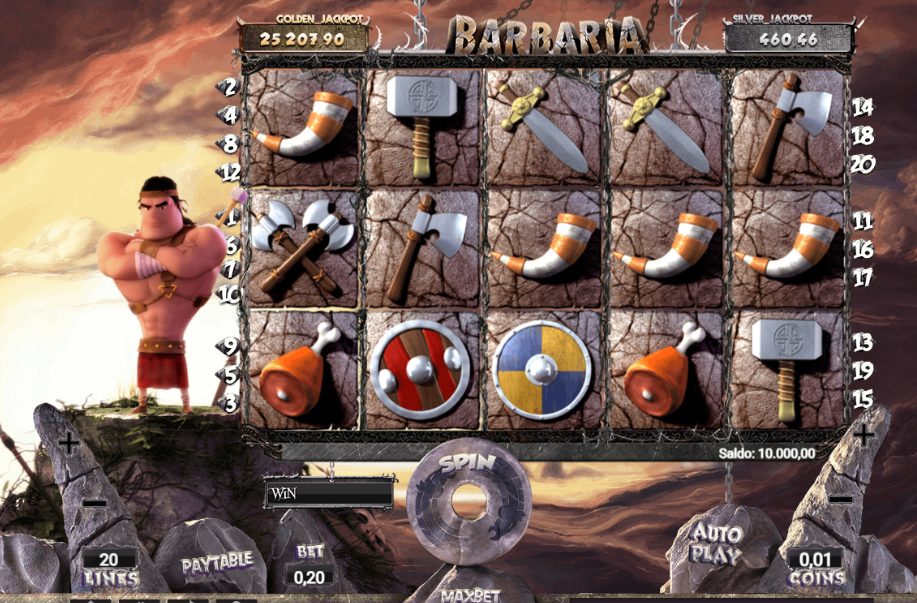This screenshot has width=917, height=603.
Task: Select payline marker number 2
Action: pyautogui.click(x=230, y=87)
